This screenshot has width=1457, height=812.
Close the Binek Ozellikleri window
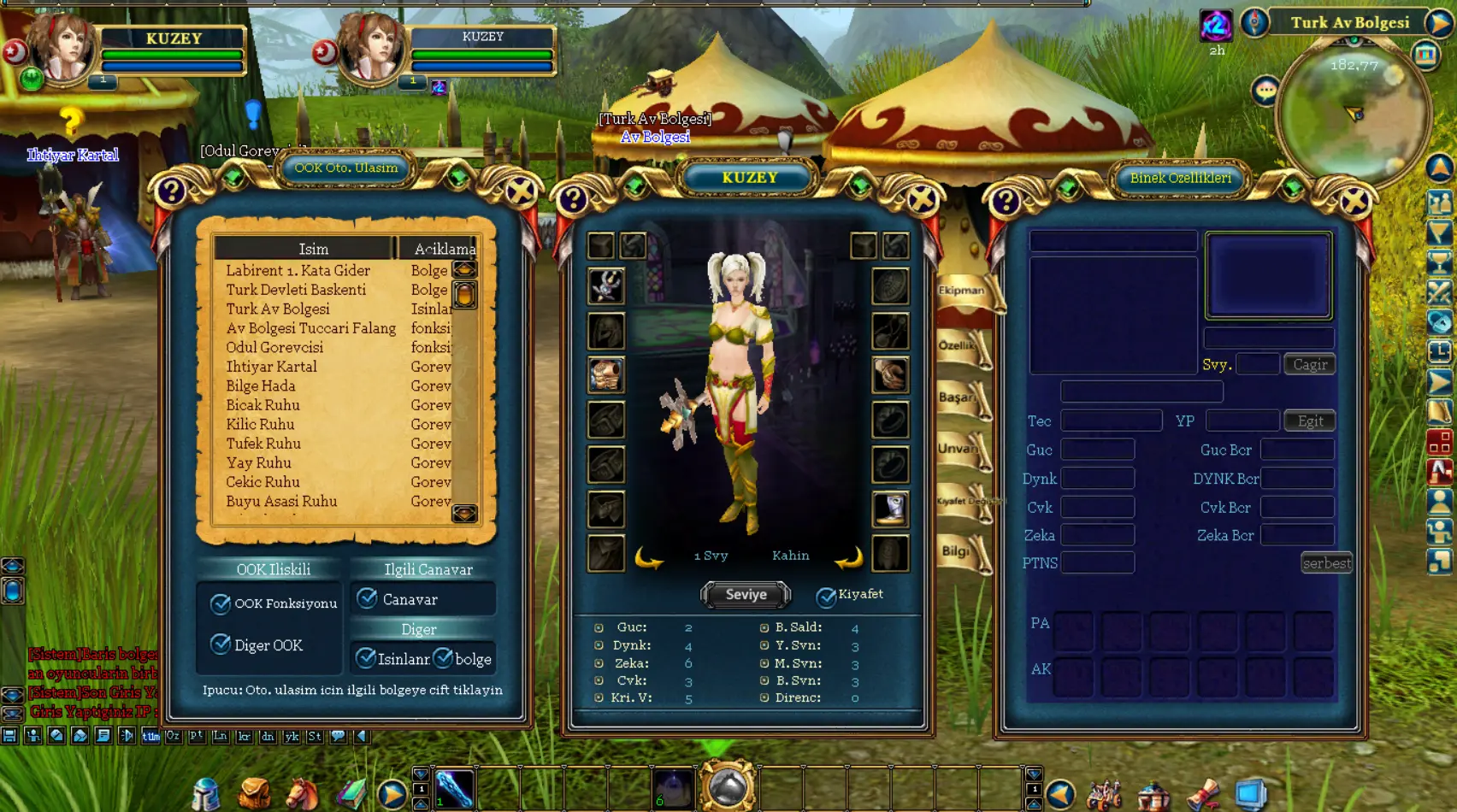(1354, 202)
